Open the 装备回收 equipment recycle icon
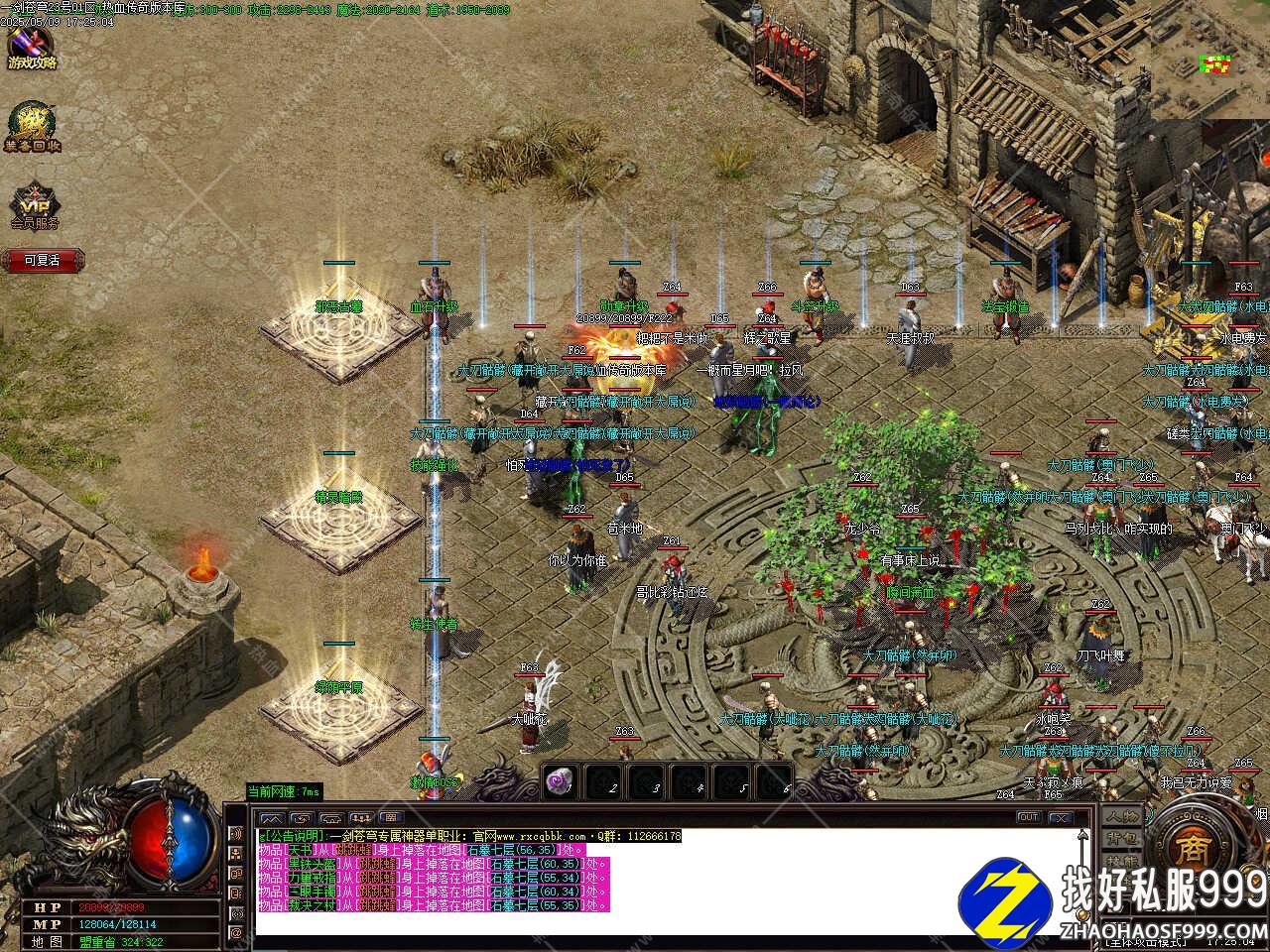The image size is (1270, 952). coord(32,128)
